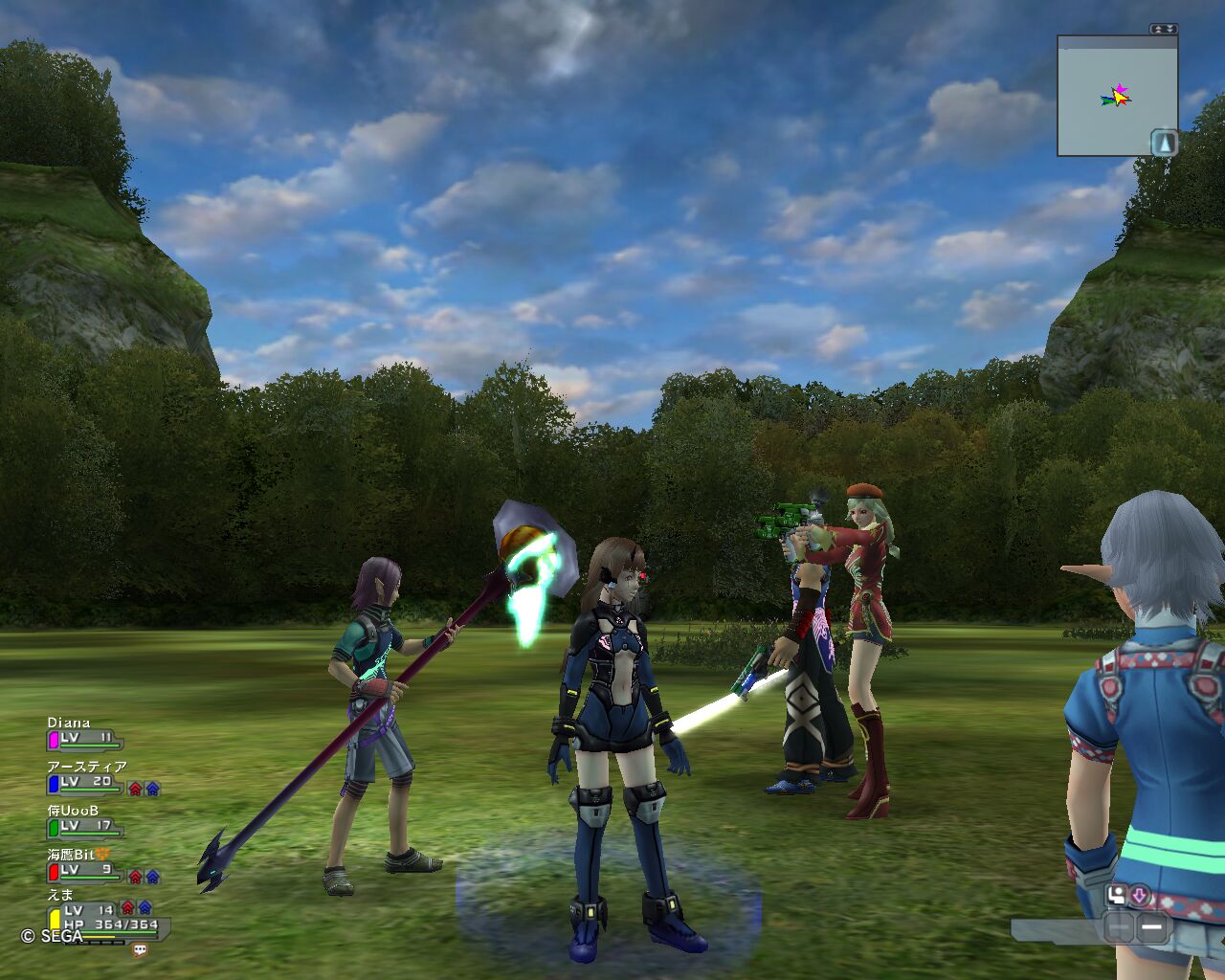Image resolution: width=1225 pixels, height=980 pixels.
Task: Open the chat speech bubble icon
Action: (141, 950)
